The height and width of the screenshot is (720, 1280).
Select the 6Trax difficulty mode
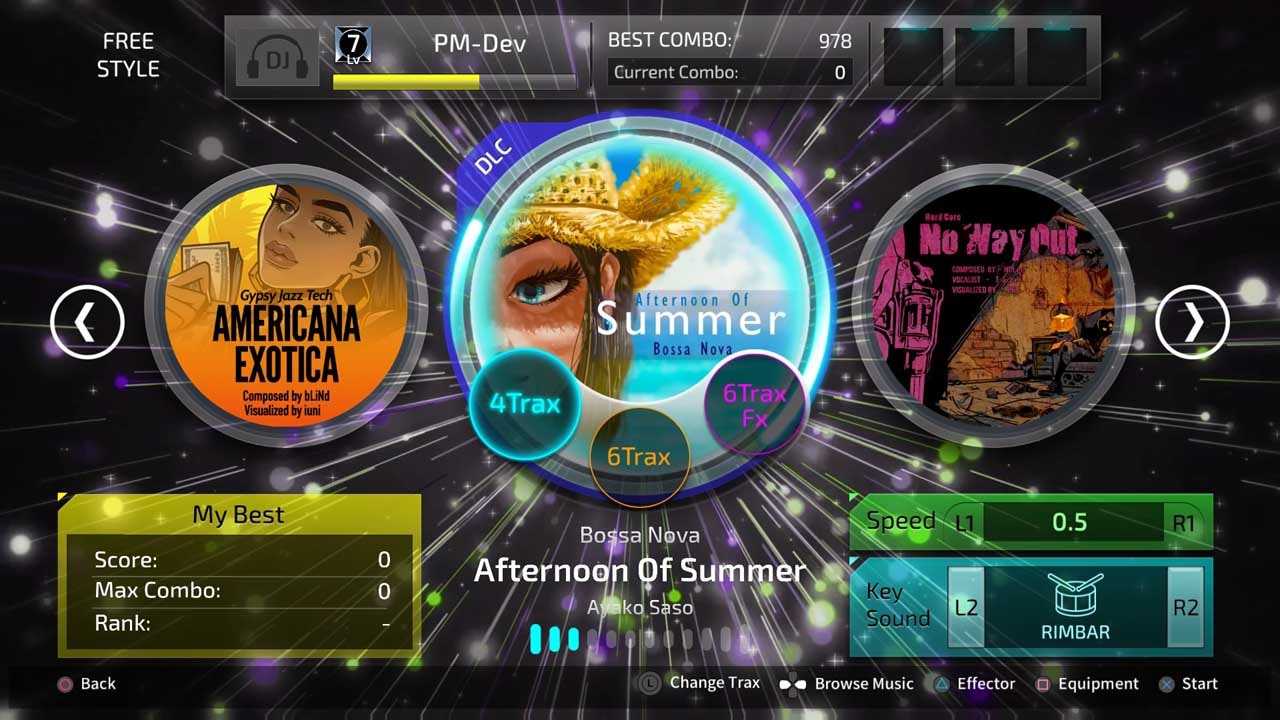tap(640, 455)
